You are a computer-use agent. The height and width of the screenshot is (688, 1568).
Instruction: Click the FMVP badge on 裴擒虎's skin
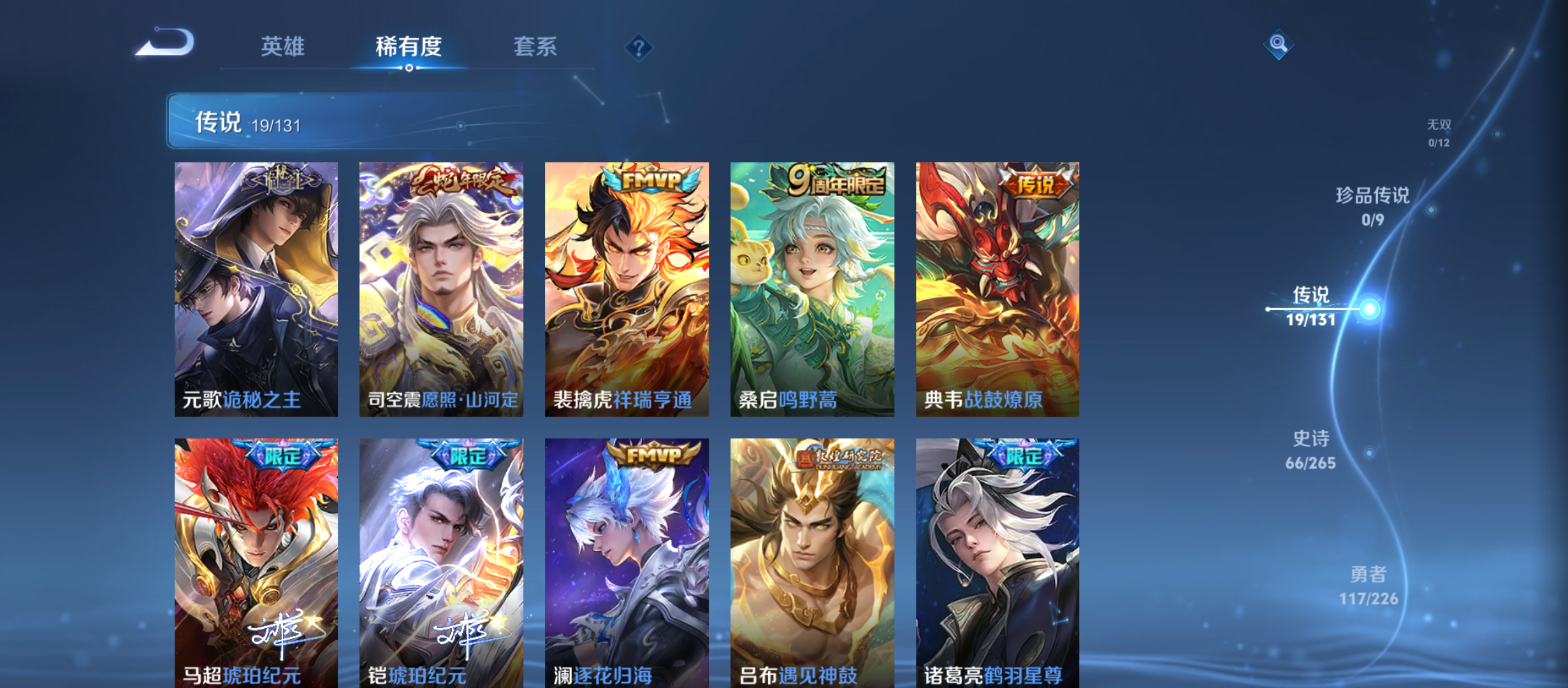648,180
